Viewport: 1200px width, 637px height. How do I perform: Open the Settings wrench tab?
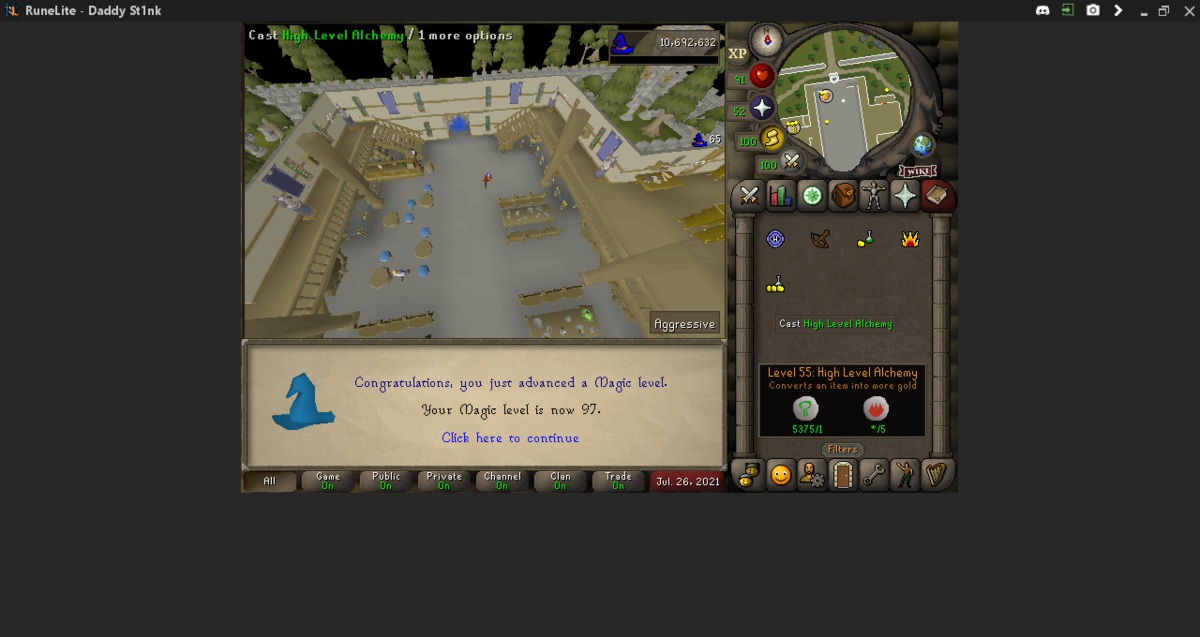[x=874, y=475]
